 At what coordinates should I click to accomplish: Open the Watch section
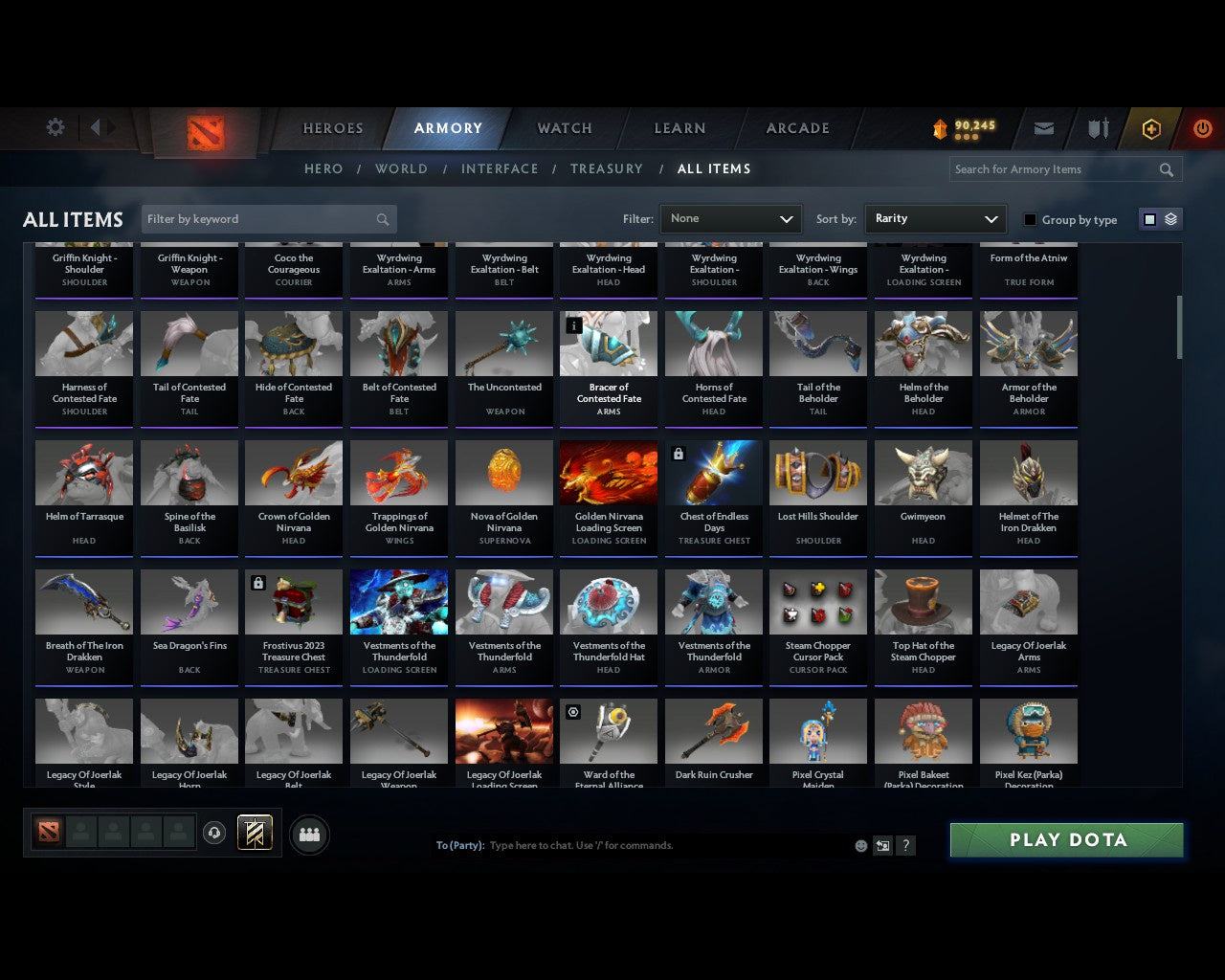(x=563, y=128)
